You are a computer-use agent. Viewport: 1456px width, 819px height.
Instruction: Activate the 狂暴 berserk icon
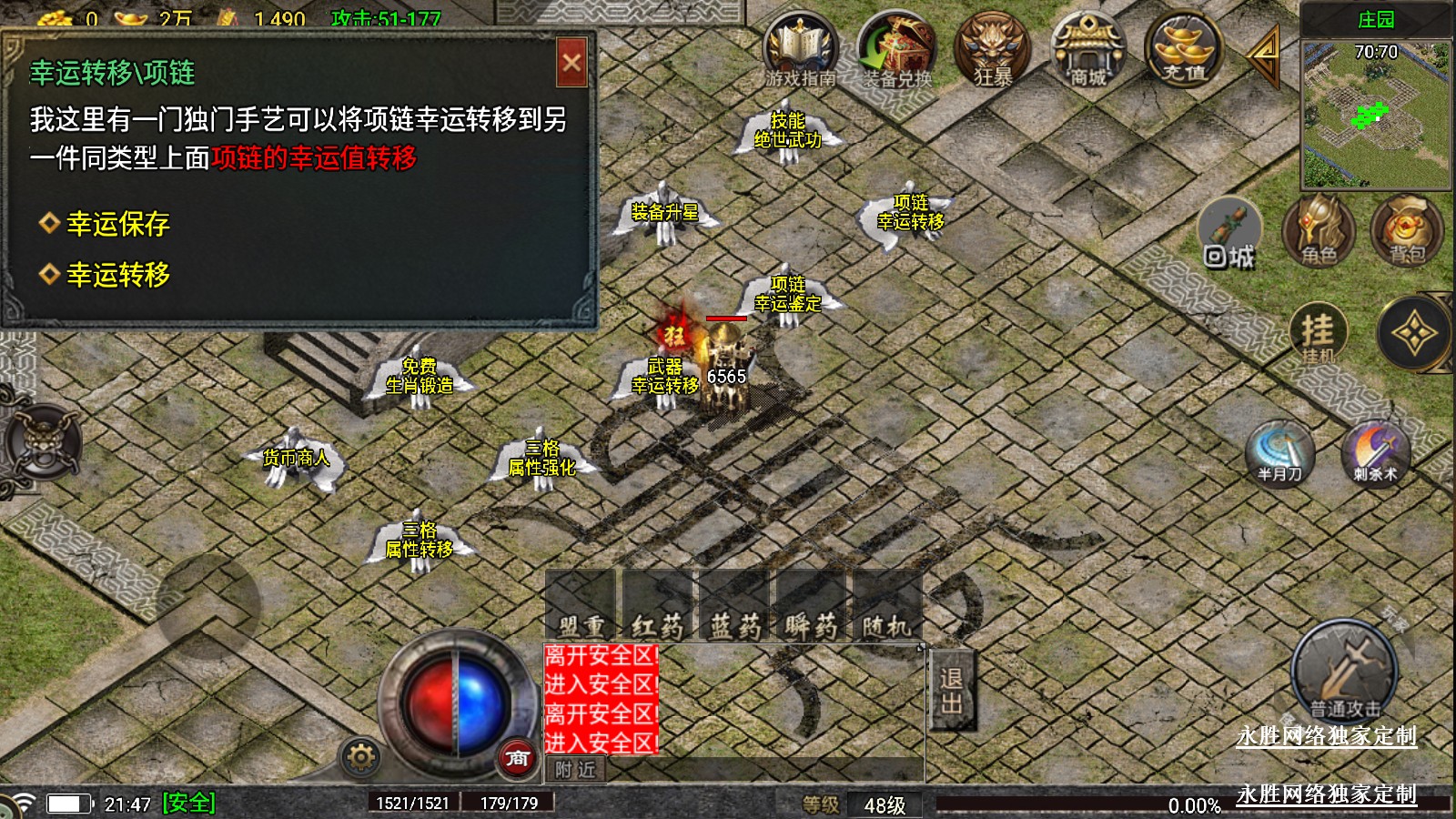click(x=992, y=50)
